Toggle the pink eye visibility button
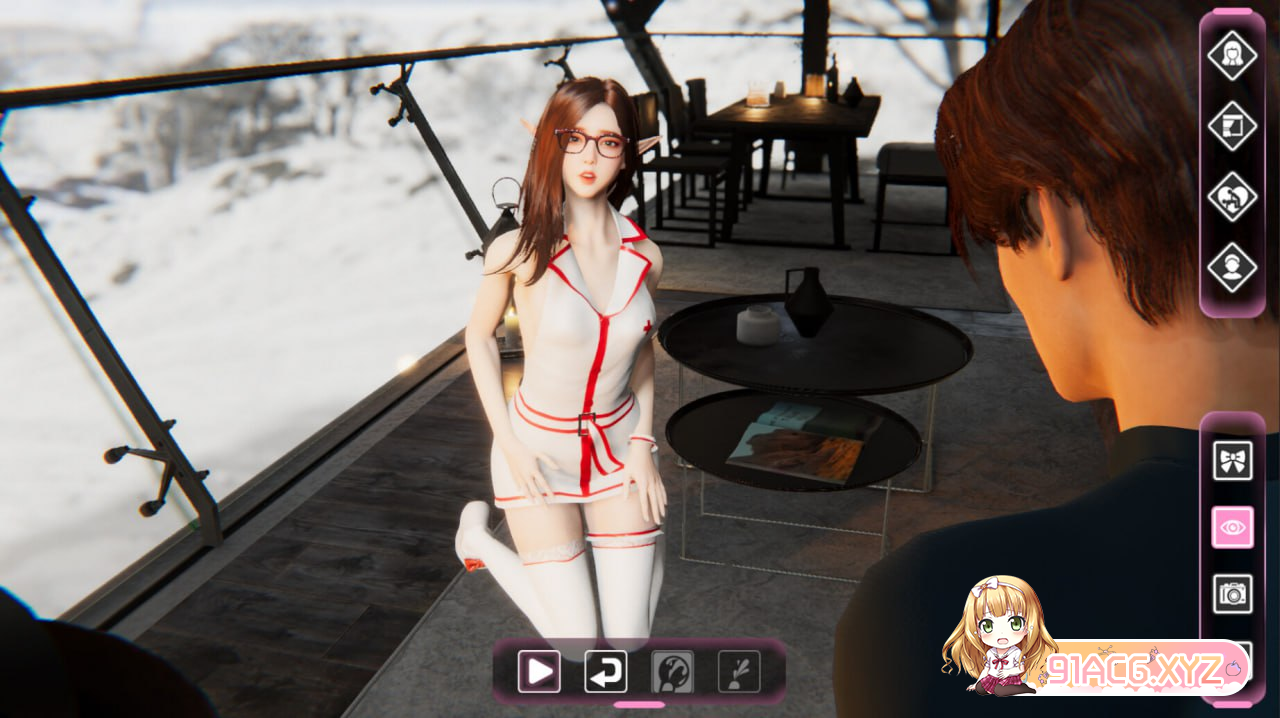Viewport: 1280px width, 718px height. pyautogui.click(x=1232, y=527)
